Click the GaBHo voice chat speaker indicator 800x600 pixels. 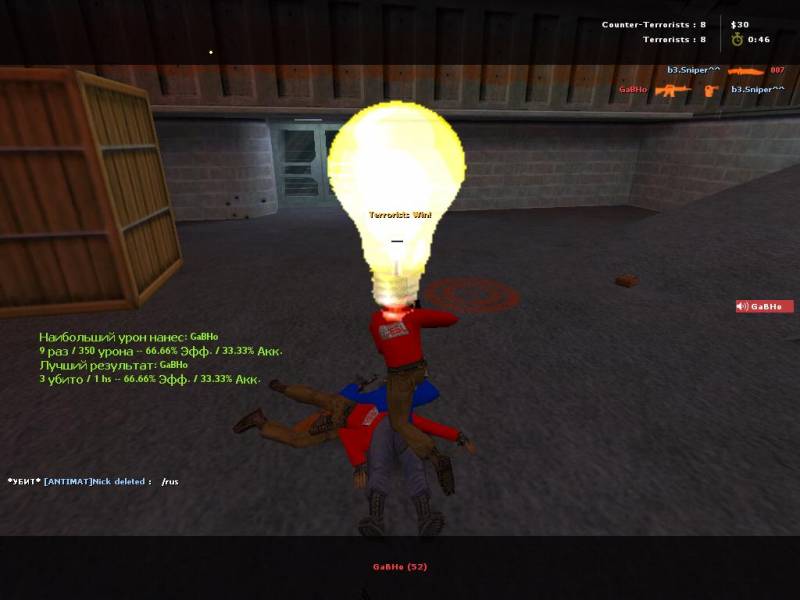(764, 306)
